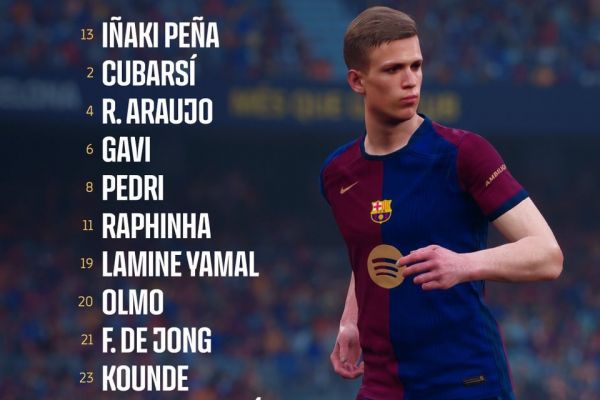Click the R. Araujo row

pyautogui.click(x=157, y=111)
